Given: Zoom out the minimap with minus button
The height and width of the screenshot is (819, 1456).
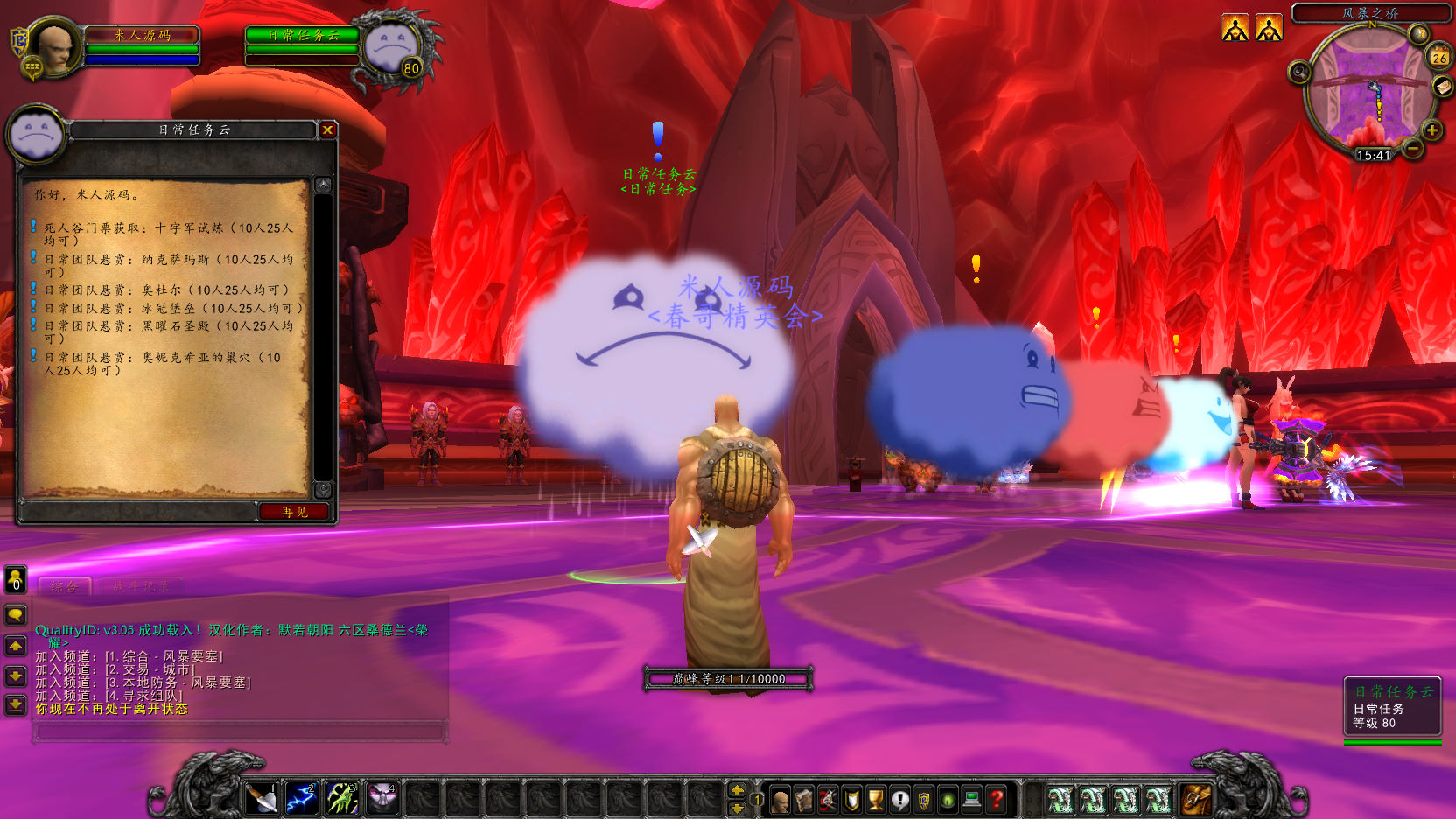Looking at the screenshot, I should coord(1412,149).
